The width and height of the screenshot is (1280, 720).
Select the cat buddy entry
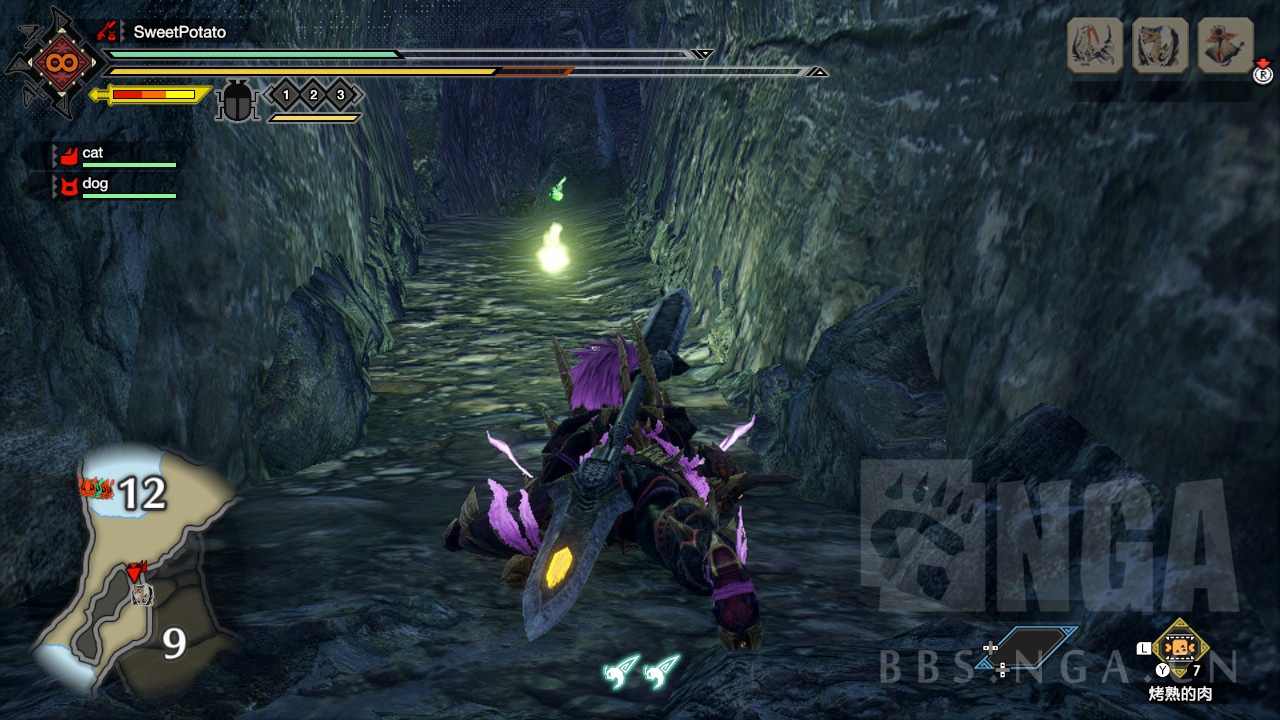click(x=93, y=153)
